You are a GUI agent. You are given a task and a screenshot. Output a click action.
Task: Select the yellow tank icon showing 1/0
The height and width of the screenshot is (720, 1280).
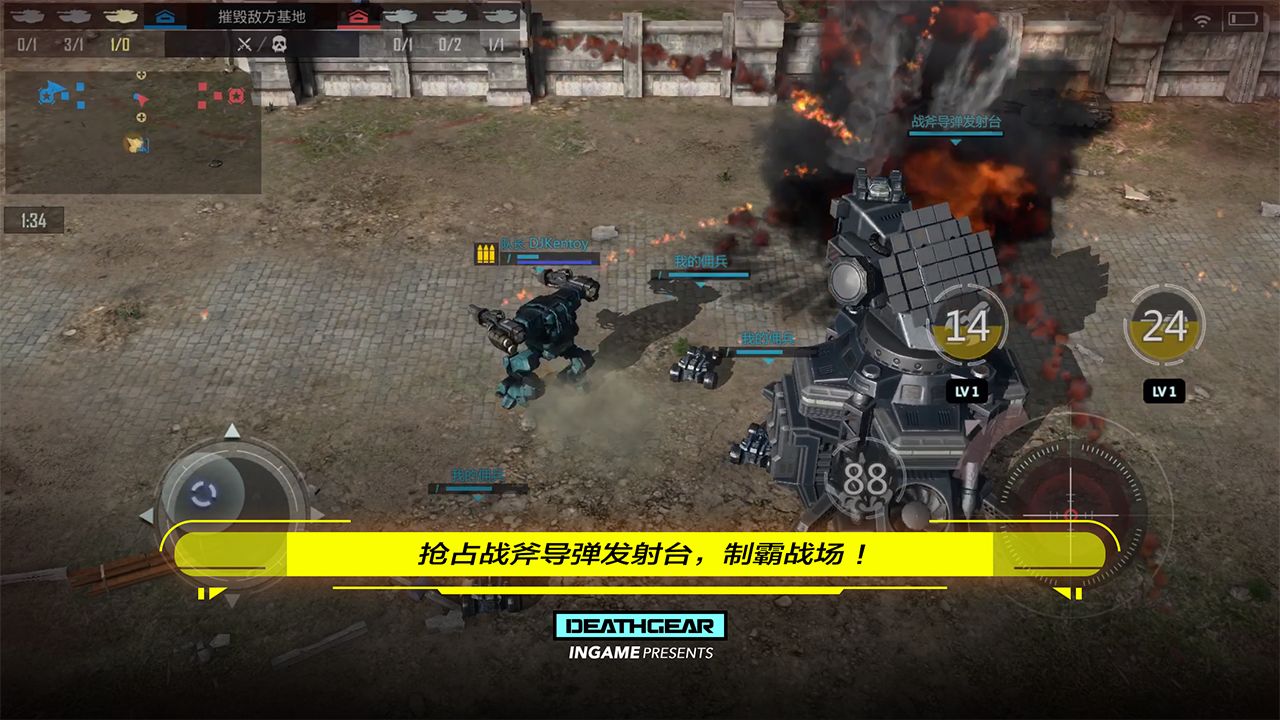click(x=118, y=16)
